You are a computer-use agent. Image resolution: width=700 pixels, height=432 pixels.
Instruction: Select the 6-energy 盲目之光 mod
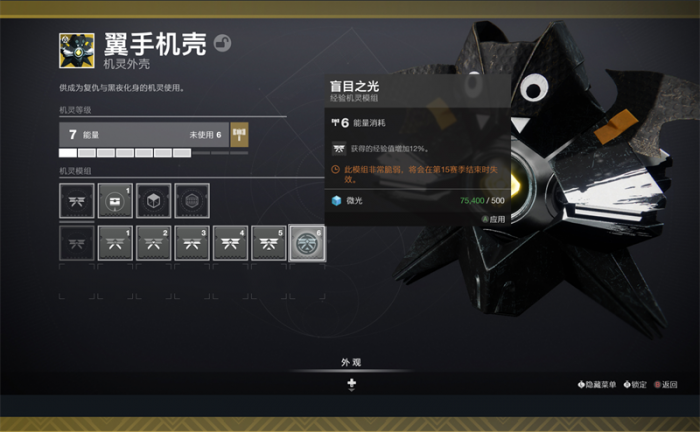[307, 243]
